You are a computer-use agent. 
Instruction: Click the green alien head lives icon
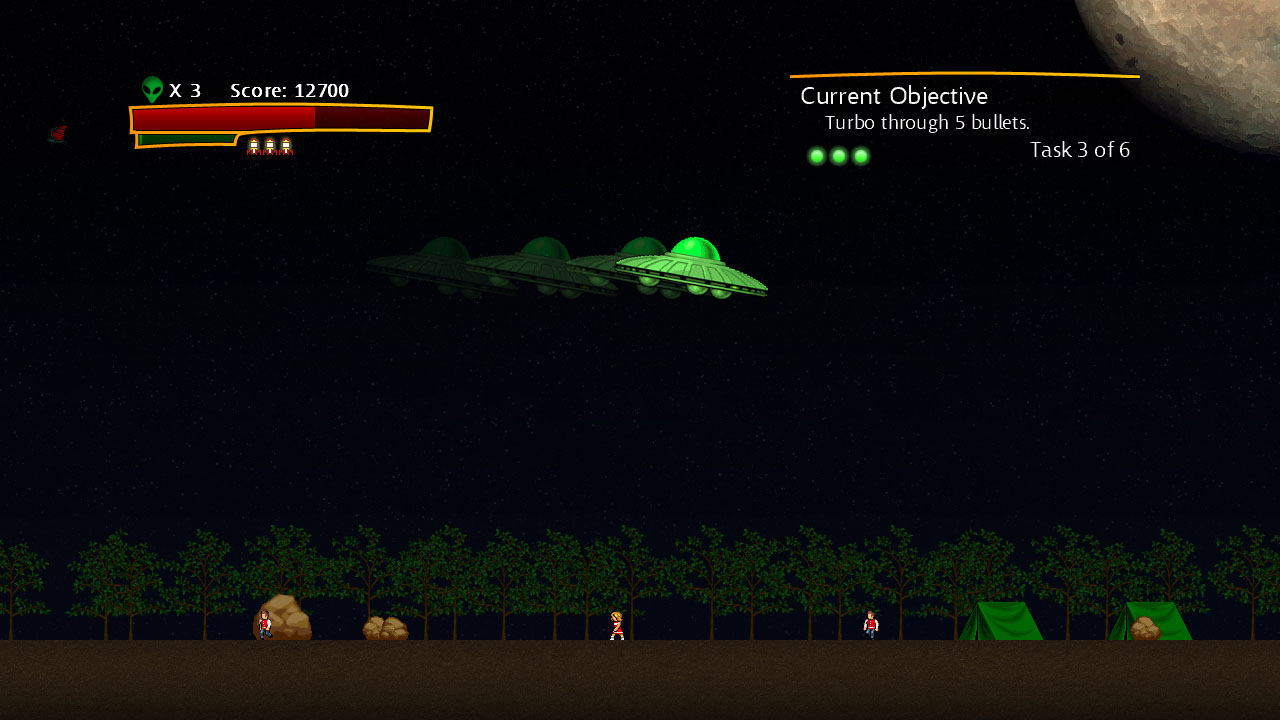tap(152, 88)
